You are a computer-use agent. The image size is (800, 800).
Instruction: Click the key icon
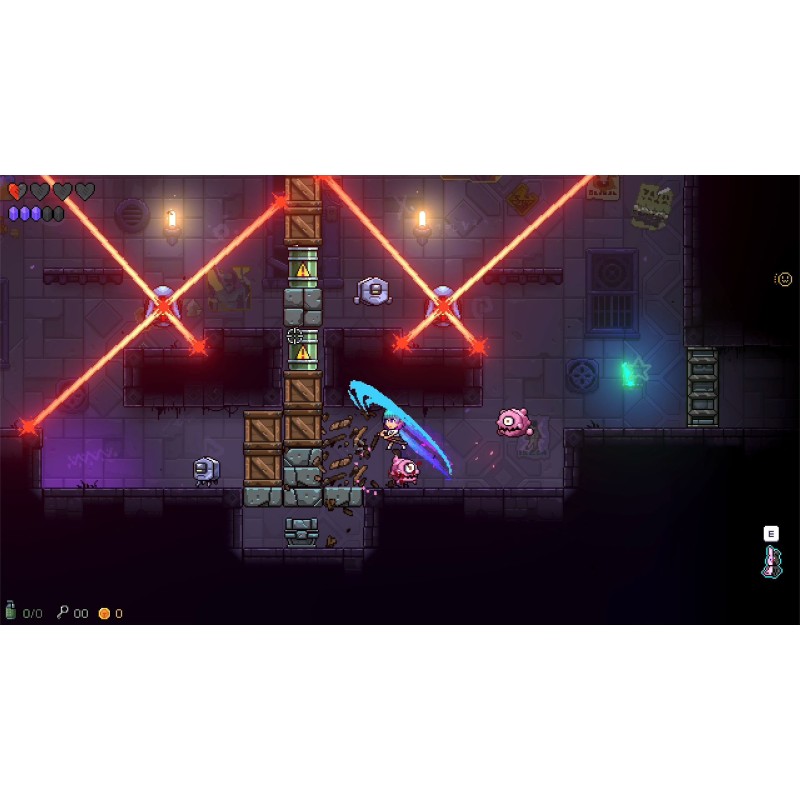pos(63,612)
